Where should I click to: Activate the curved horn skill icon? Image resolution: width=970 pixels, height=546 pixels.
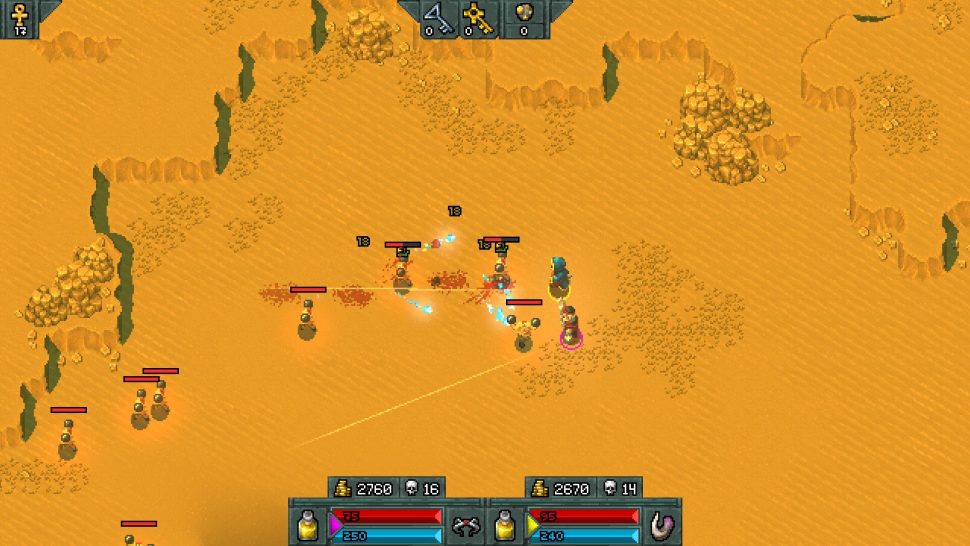pyautogui.click(x=662, y=524)
